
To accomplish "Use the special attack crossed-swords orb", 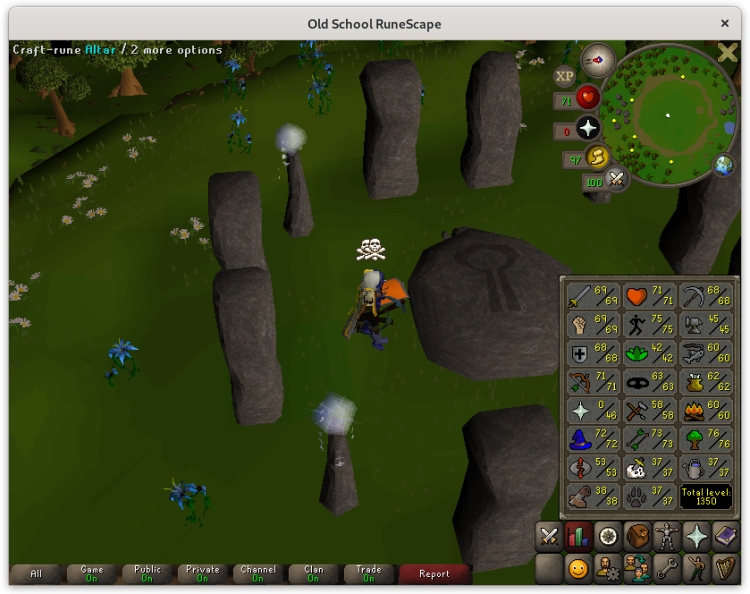I will 617,180.
